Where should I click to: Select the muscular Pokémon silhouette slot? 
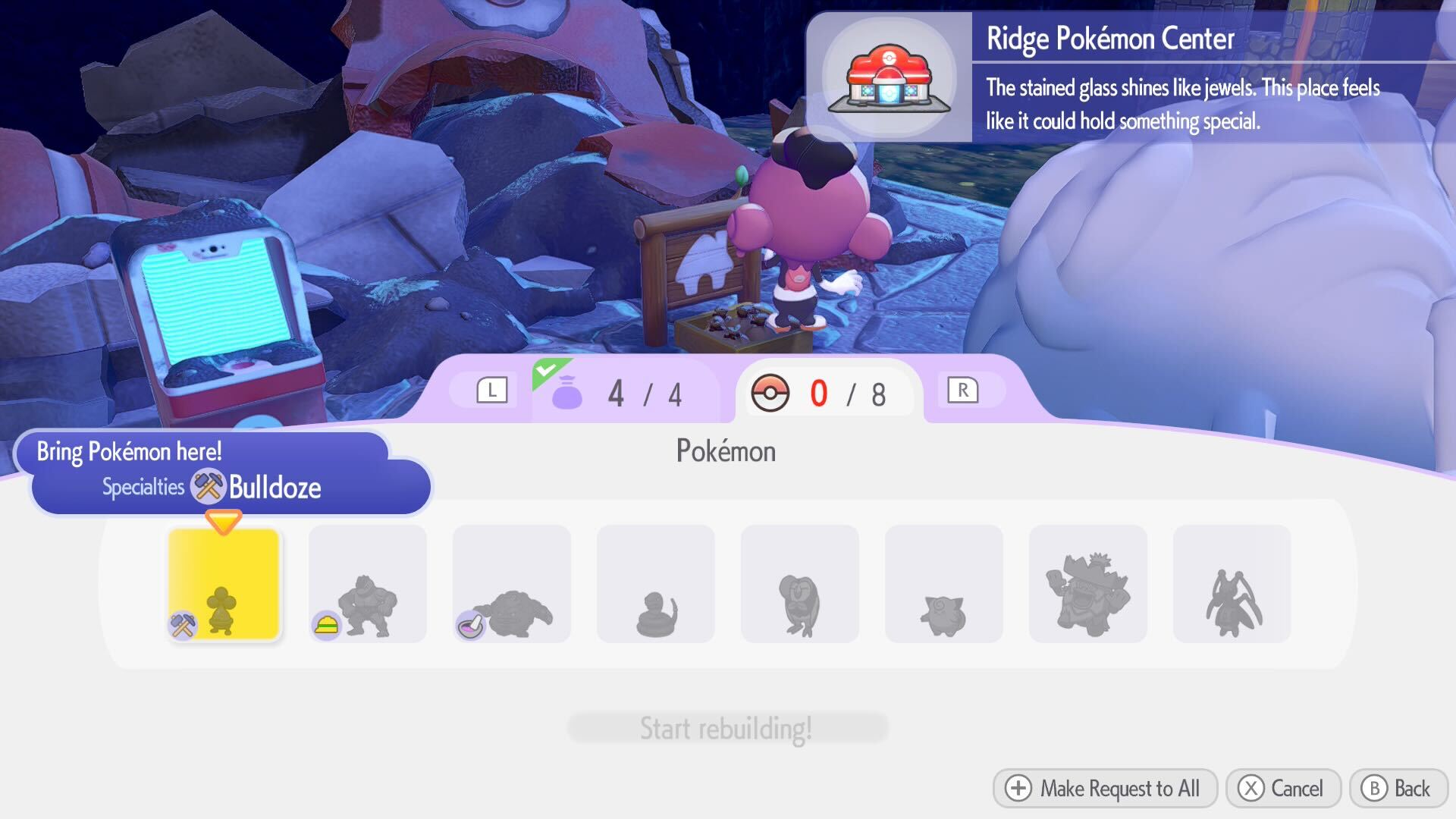pos(367,582)
